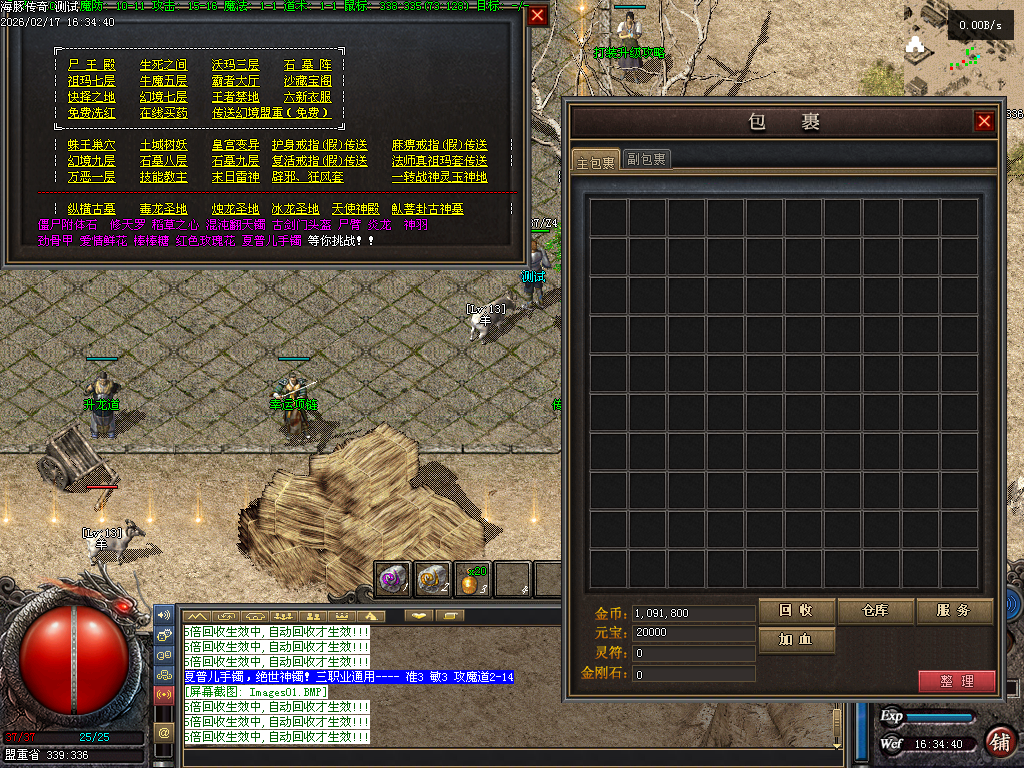This screenshot has width=1024, height=768.
Task: Sort the bag with 整理 button
Action: [956, 681]
